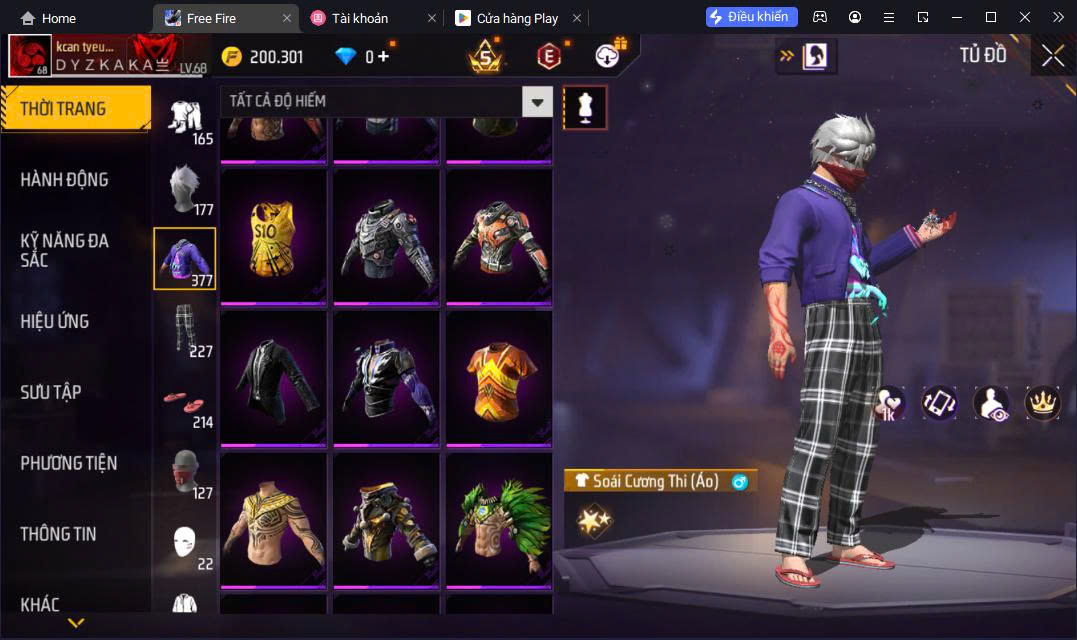Go to the Hiệu Ứng section

coord(55,321)
